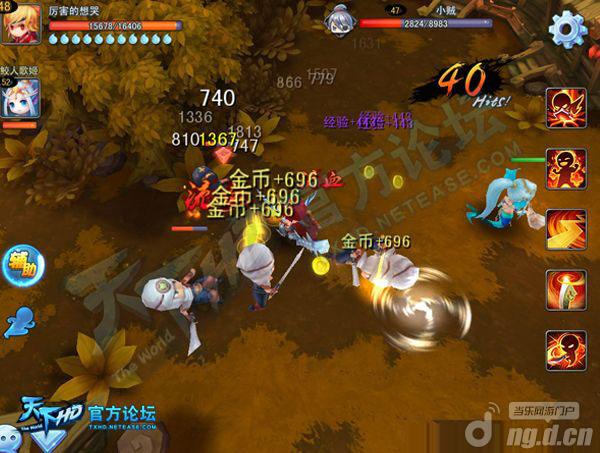Viewport: 600px width, 453px height.
Task: Select the 鲛人歌姬 companion portrait
Action: (21, 101)
